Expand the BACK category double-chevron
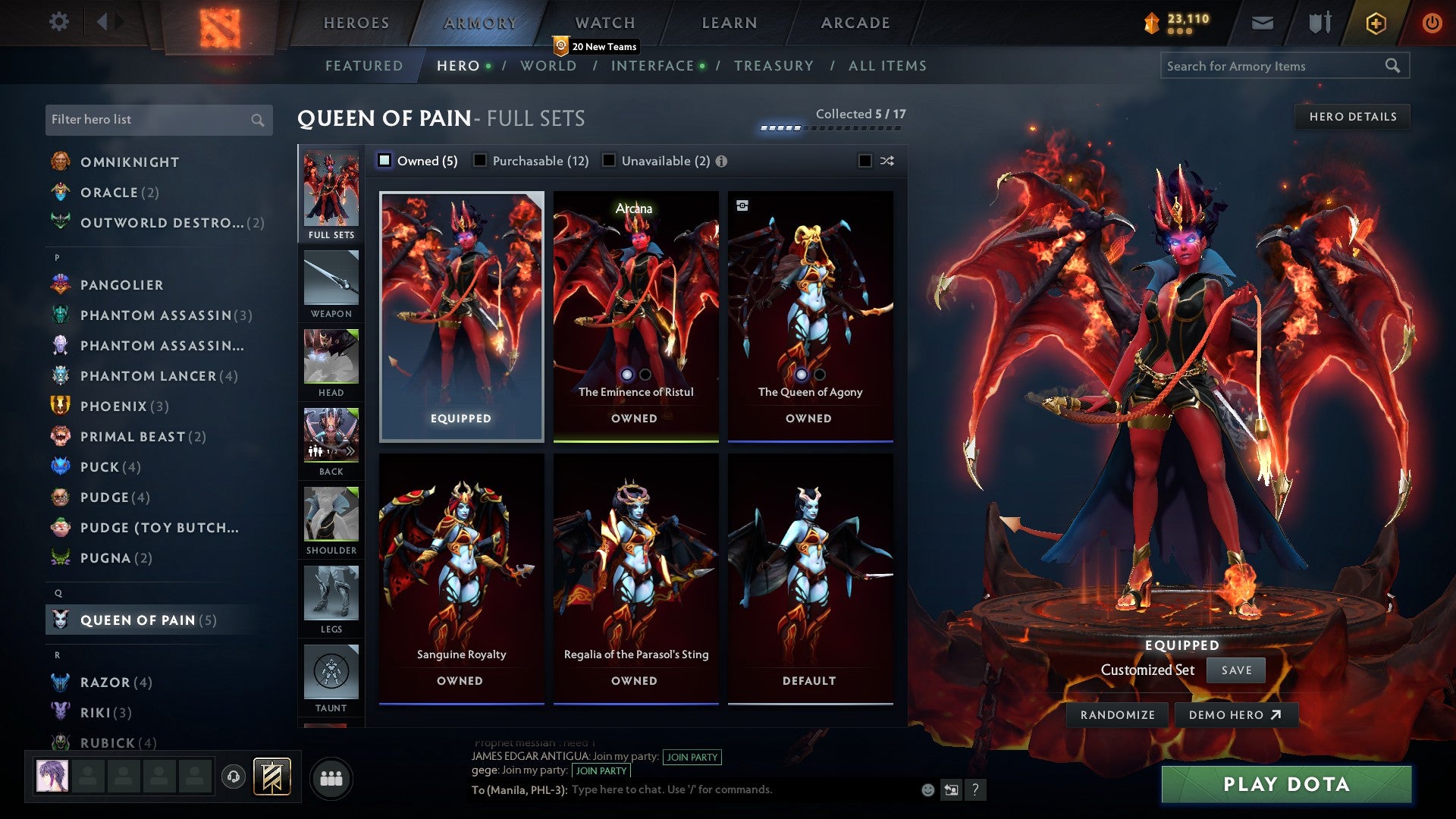Viewport: 1456px width, 819px height. 351,451
